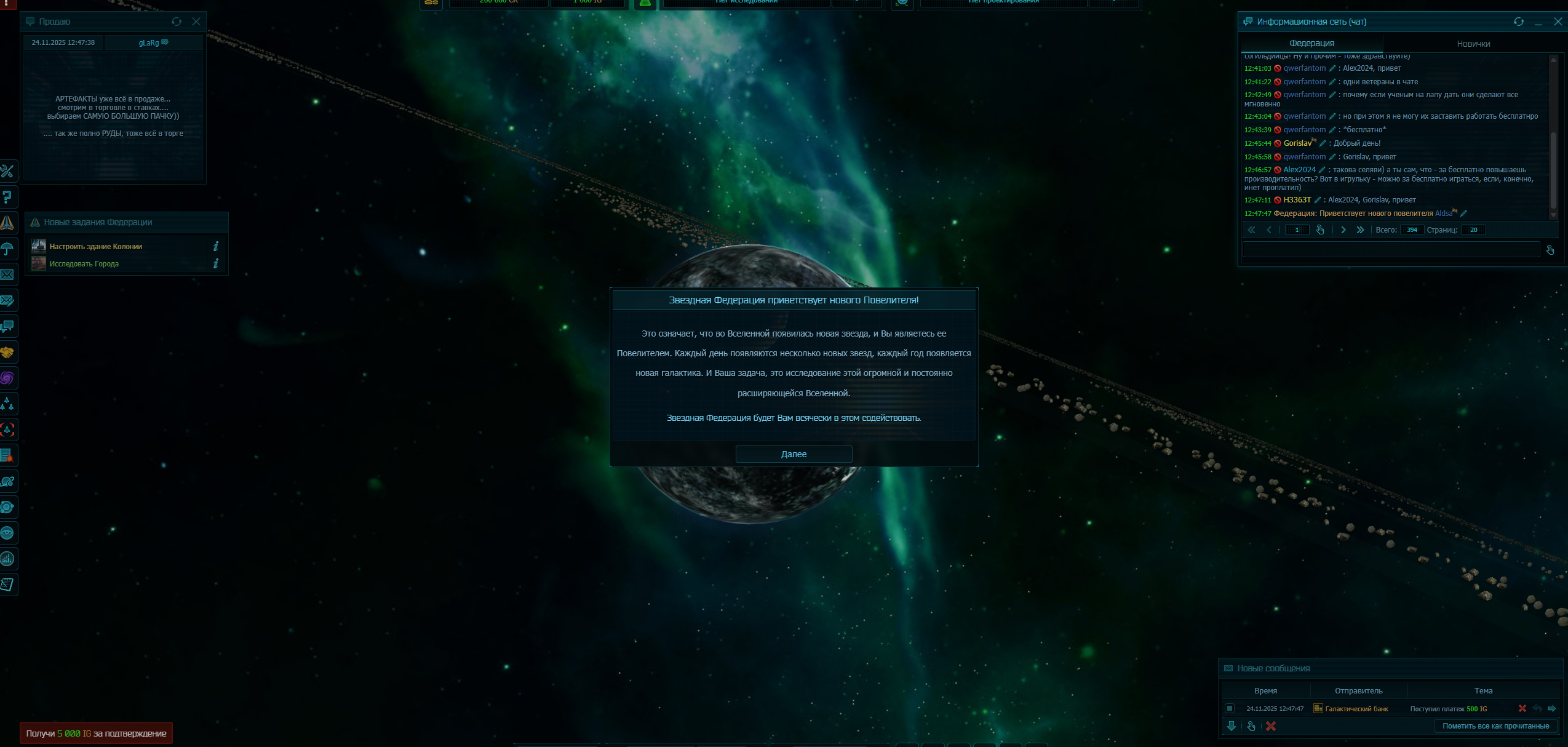The image size is (1568, 747).
Task: Open the purple galaxy spiral icon
Action: [7, 378]
